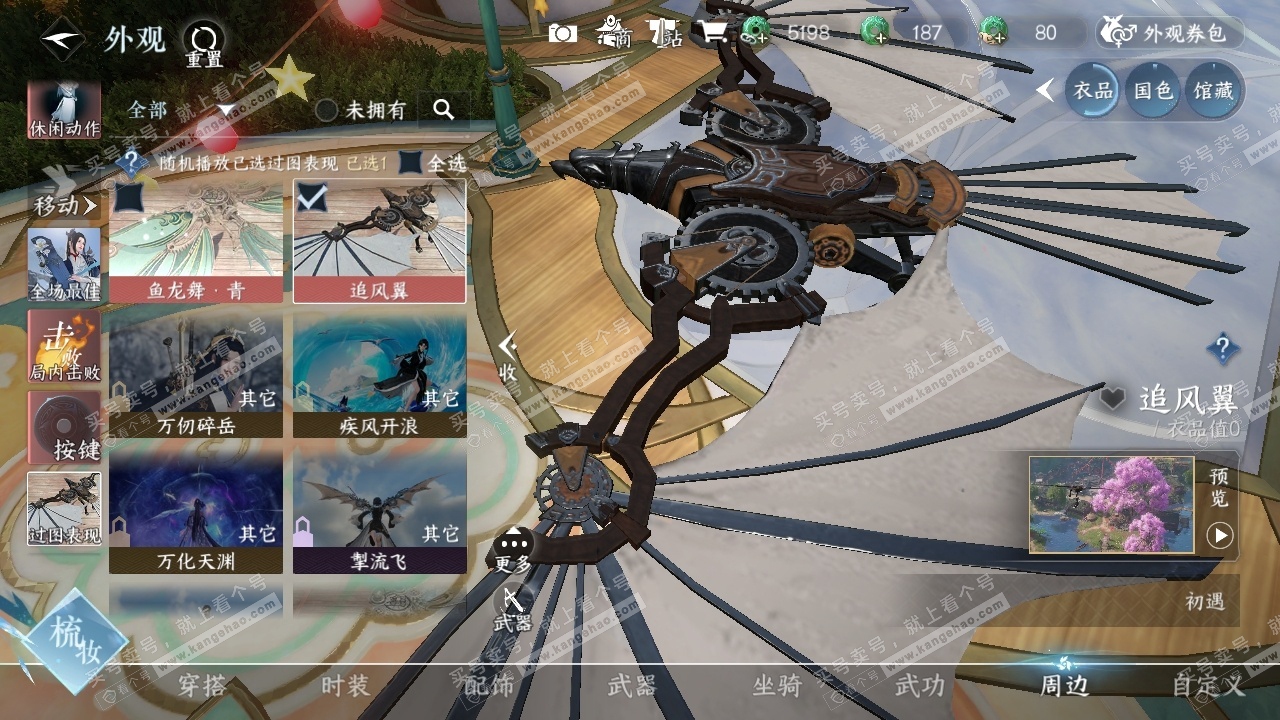The height and width of the screenshot is (720, 1280).
Task: Open the 坐骑 bottom tab
Action: tap(777, 686)
